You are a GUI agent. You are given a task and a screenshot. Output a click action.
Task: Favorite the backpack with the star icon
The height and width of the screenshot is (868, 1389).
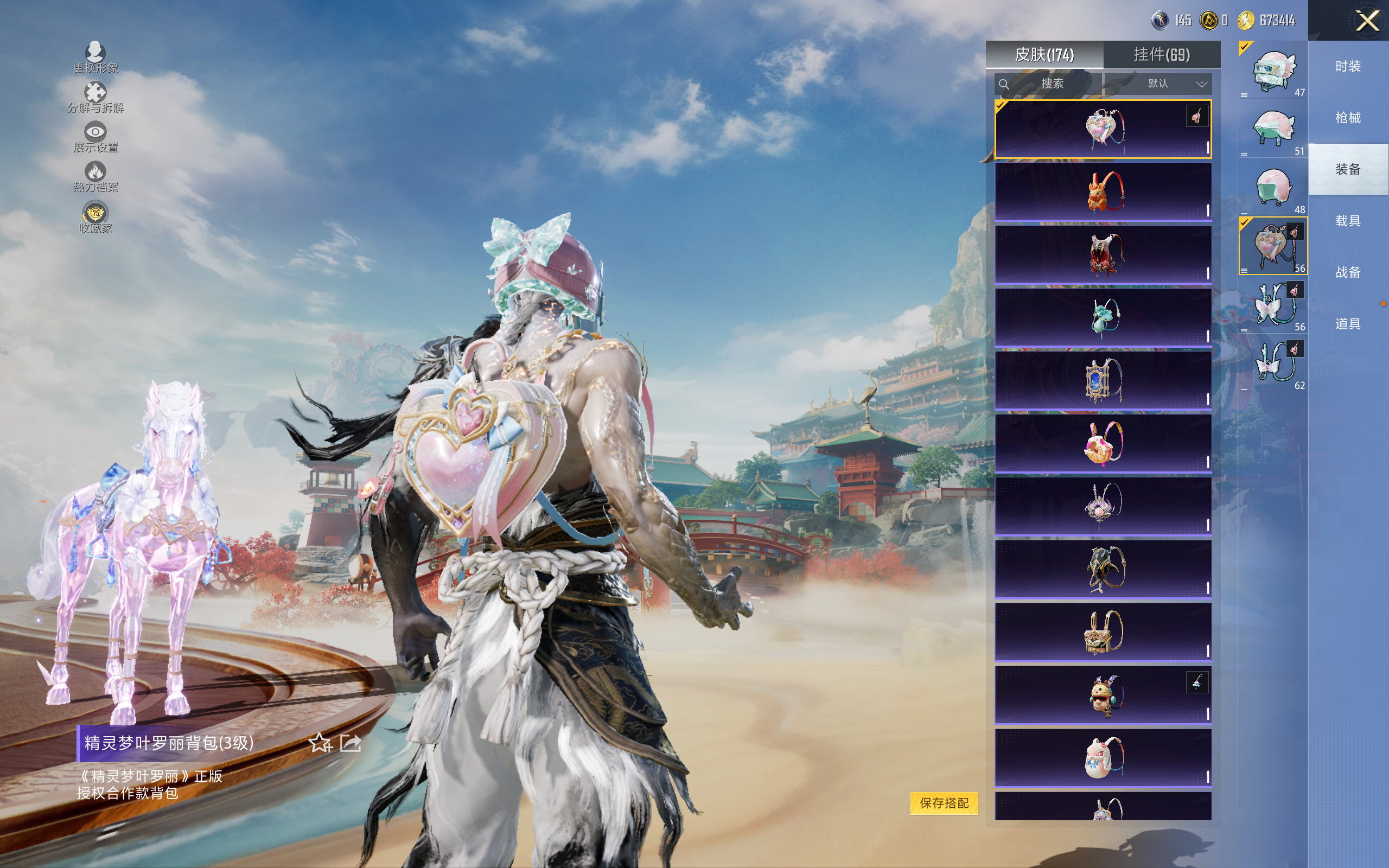320,743
